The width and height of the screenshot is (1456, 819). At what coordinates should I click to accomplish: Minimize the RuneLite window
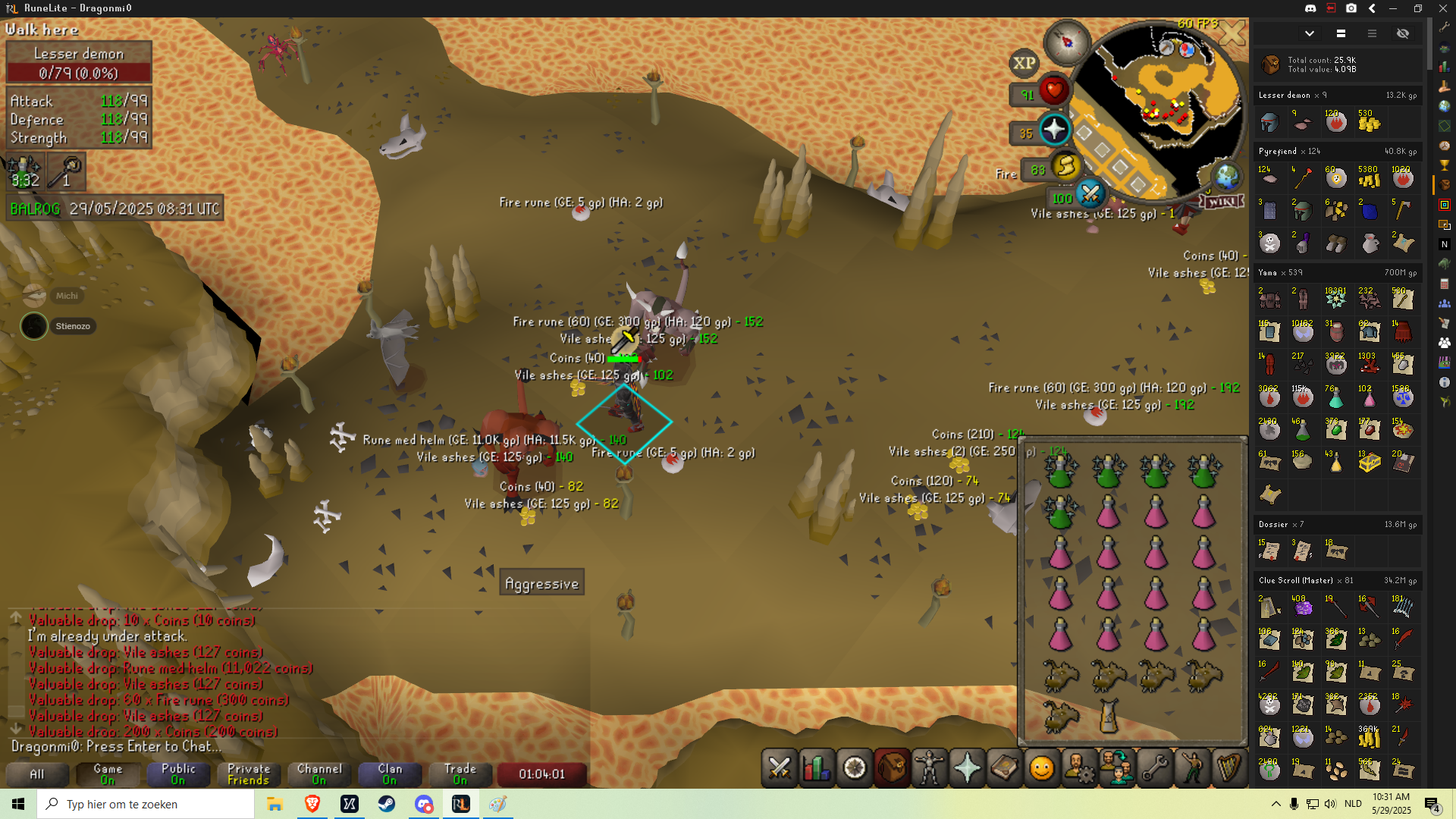[x=1393, y=8]
